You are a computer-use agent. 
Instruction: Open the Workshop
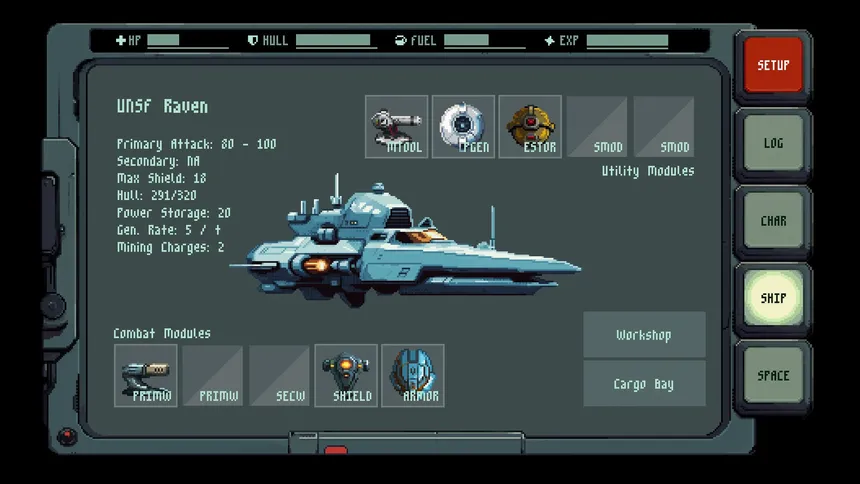click(x=644, y=335)
